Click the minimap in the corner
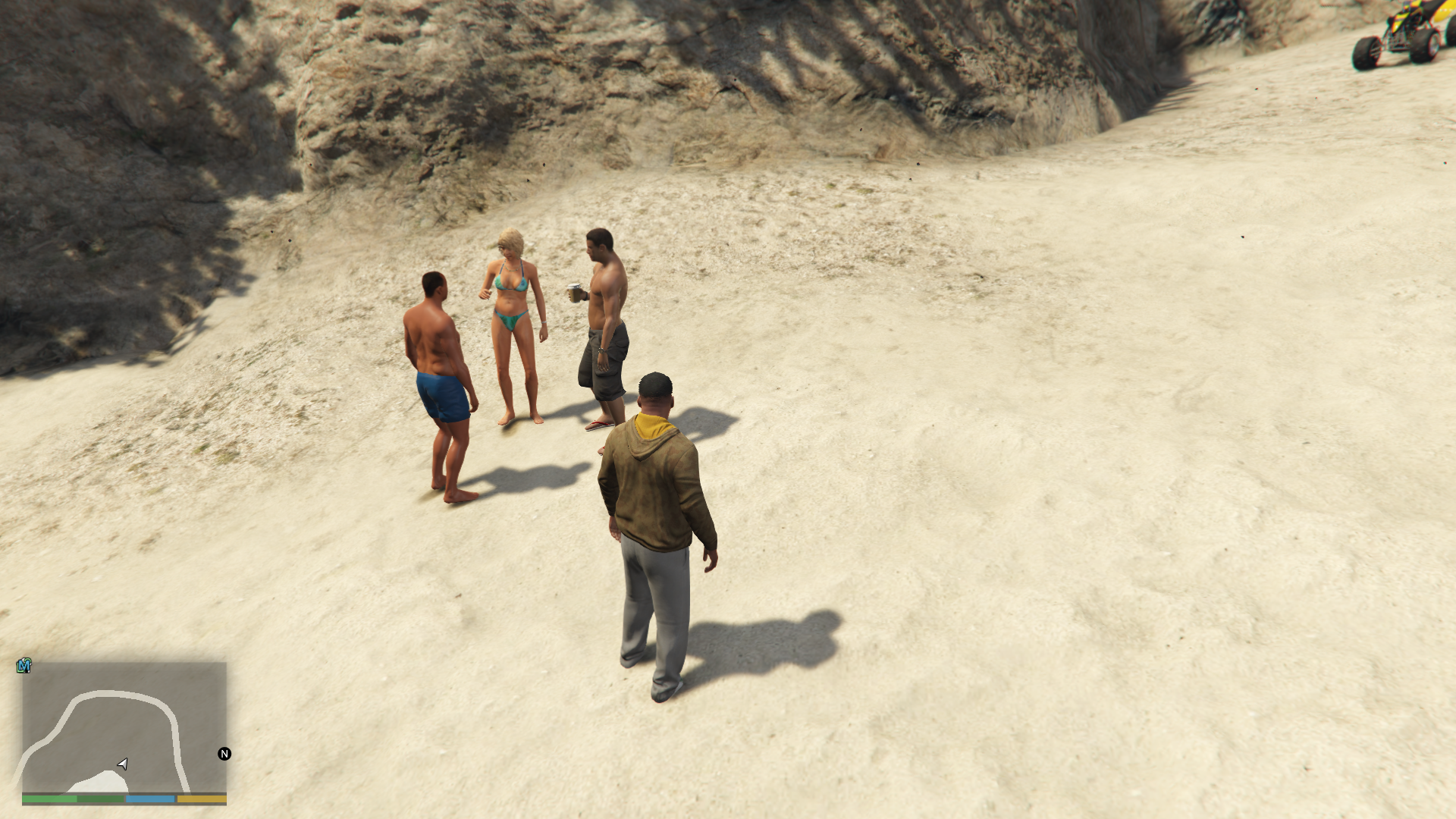 [x=124, y=728]
